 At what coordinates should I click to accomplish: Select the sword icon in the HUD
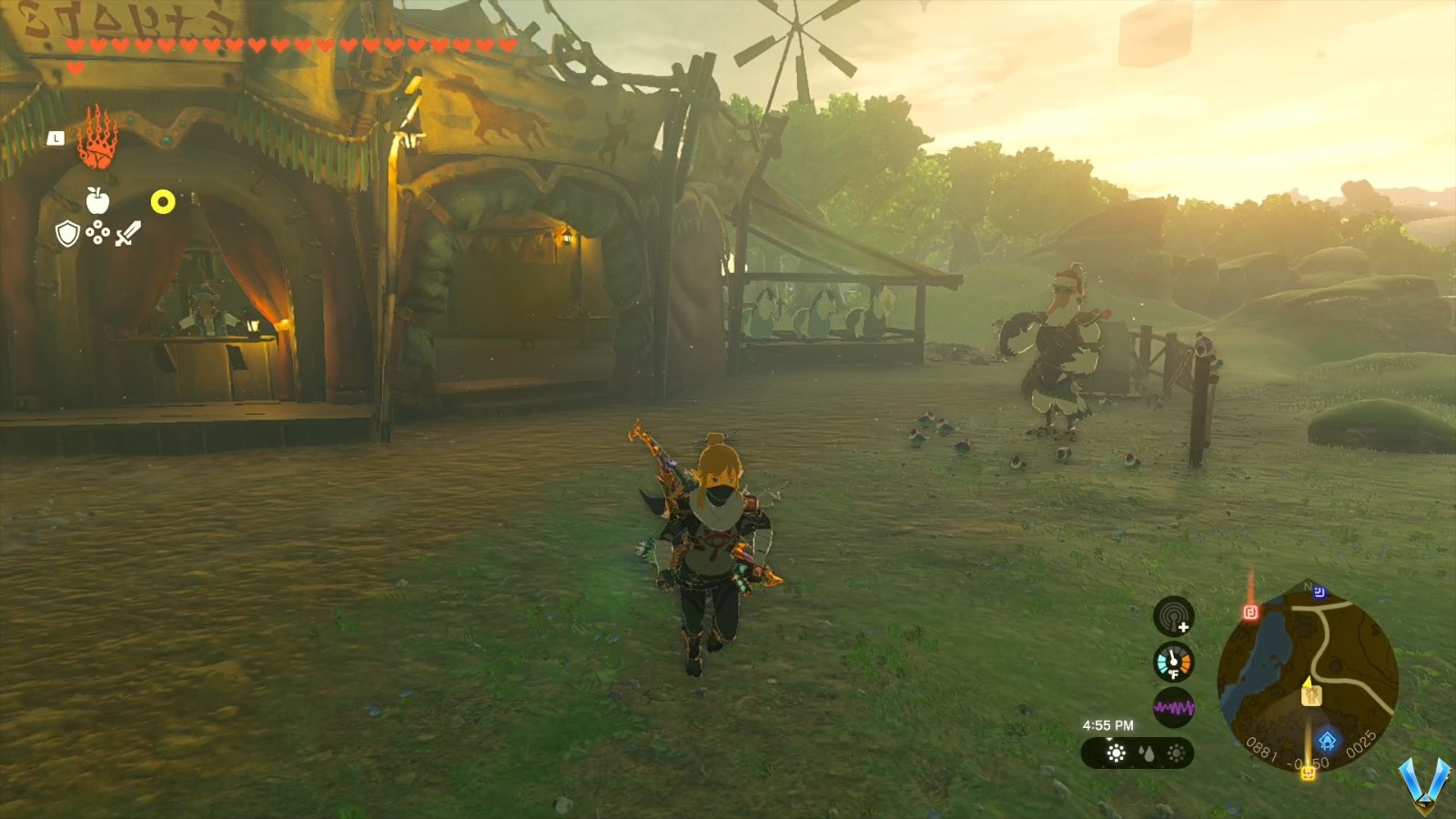(x=127, y=232)
